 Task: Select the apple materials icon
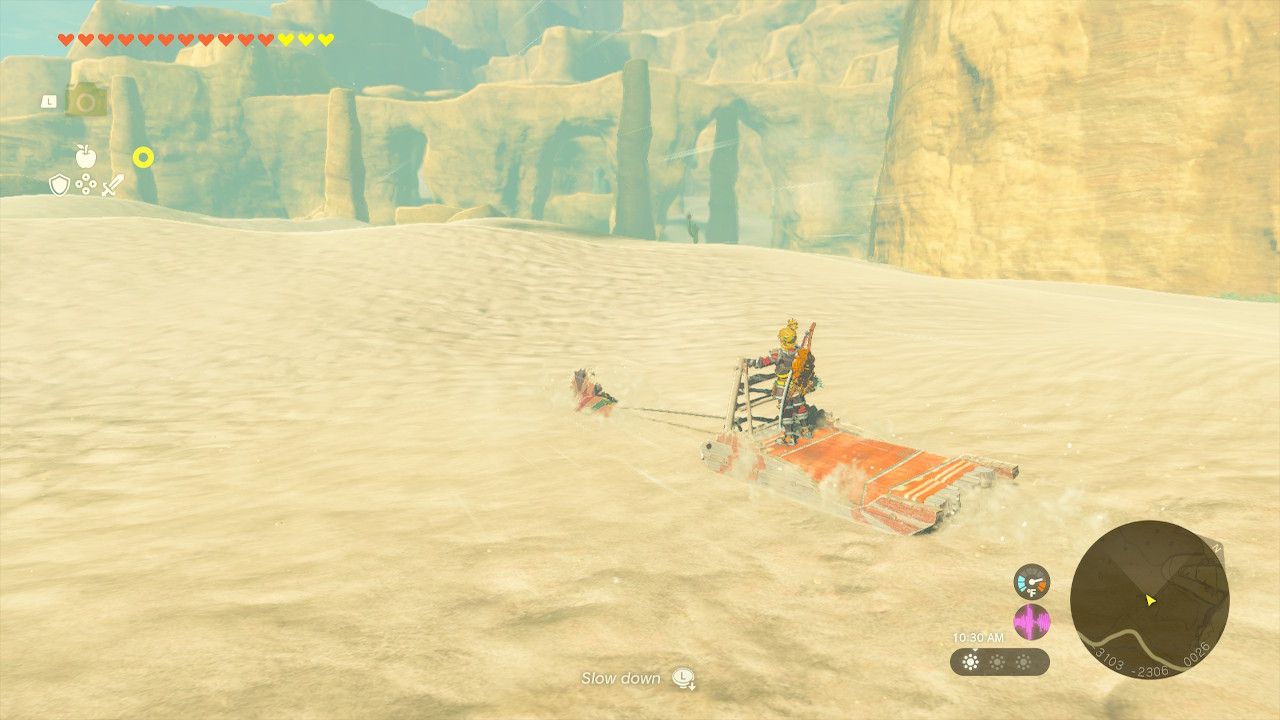point(85,156)
